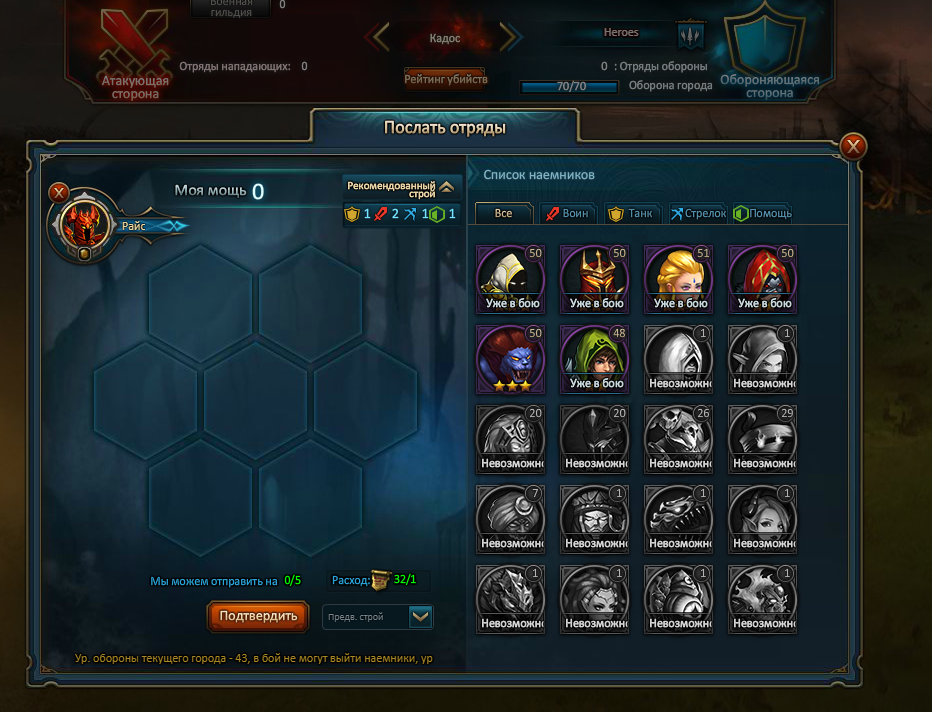Filter mercenaries by Воин tab
The width and height of the screenshot is (932, 712).
[568, 213]
